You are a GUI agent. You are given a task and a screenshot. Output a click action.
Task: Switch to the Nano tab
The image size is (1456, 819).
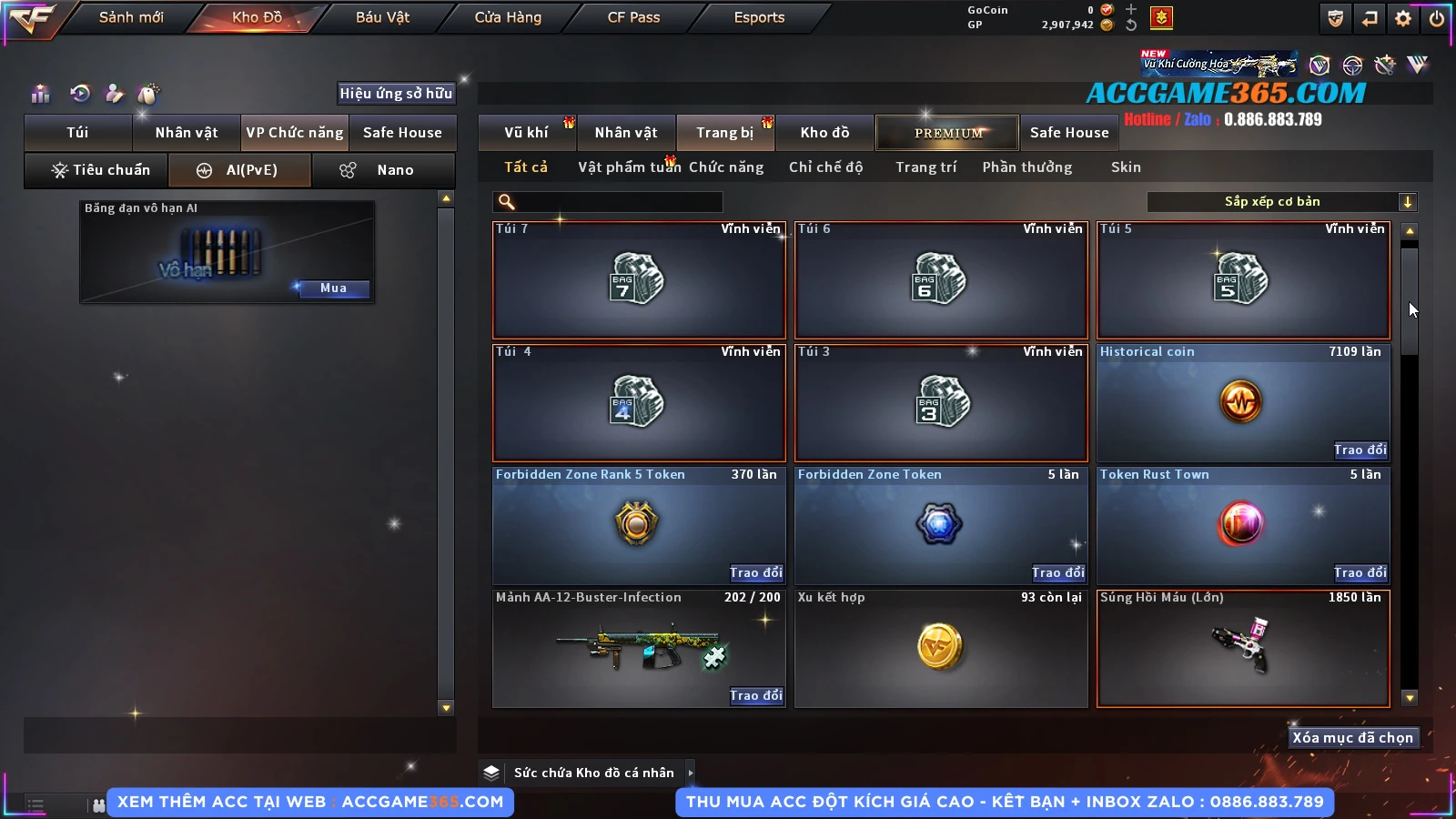(x=384, y=170)
